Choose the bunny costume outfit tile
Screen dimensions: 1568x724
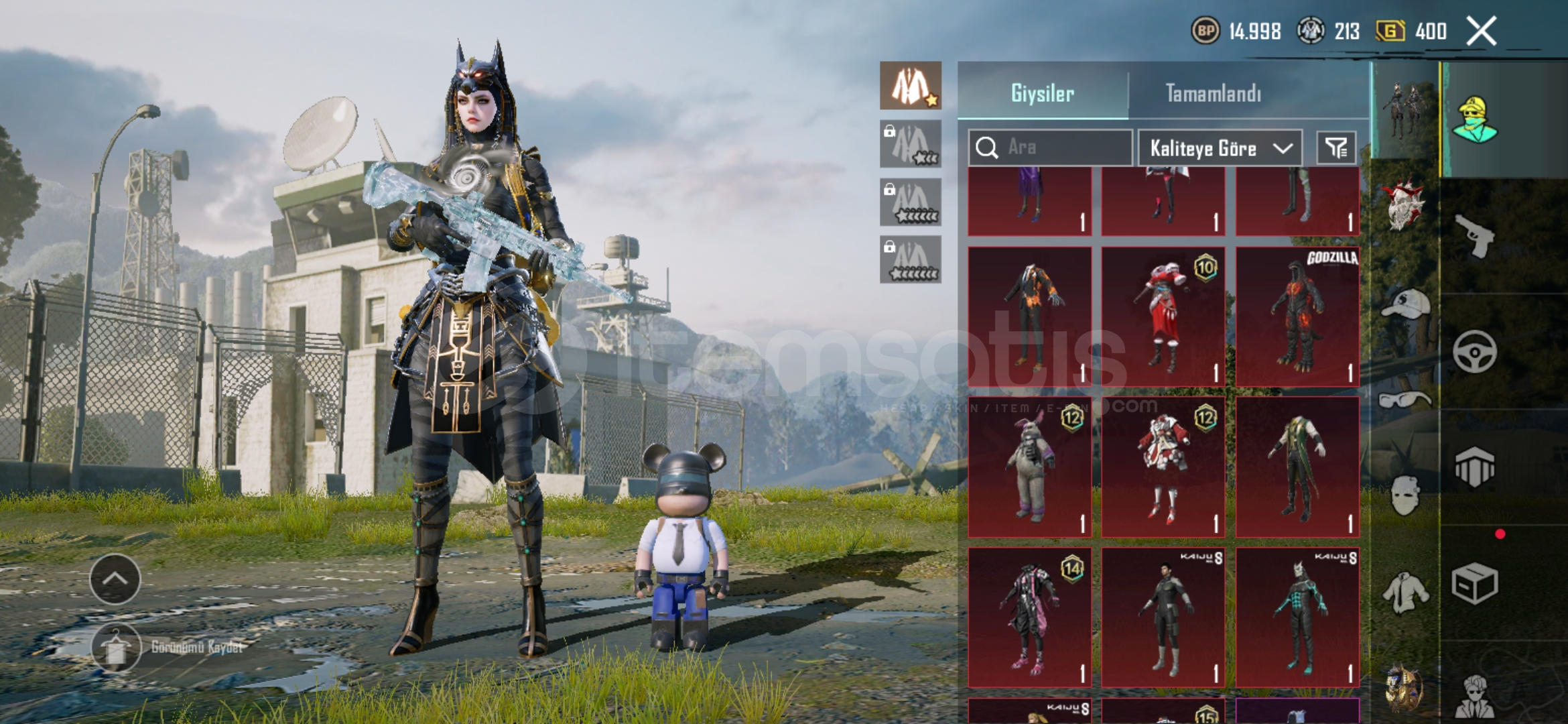coord(1030,467)
